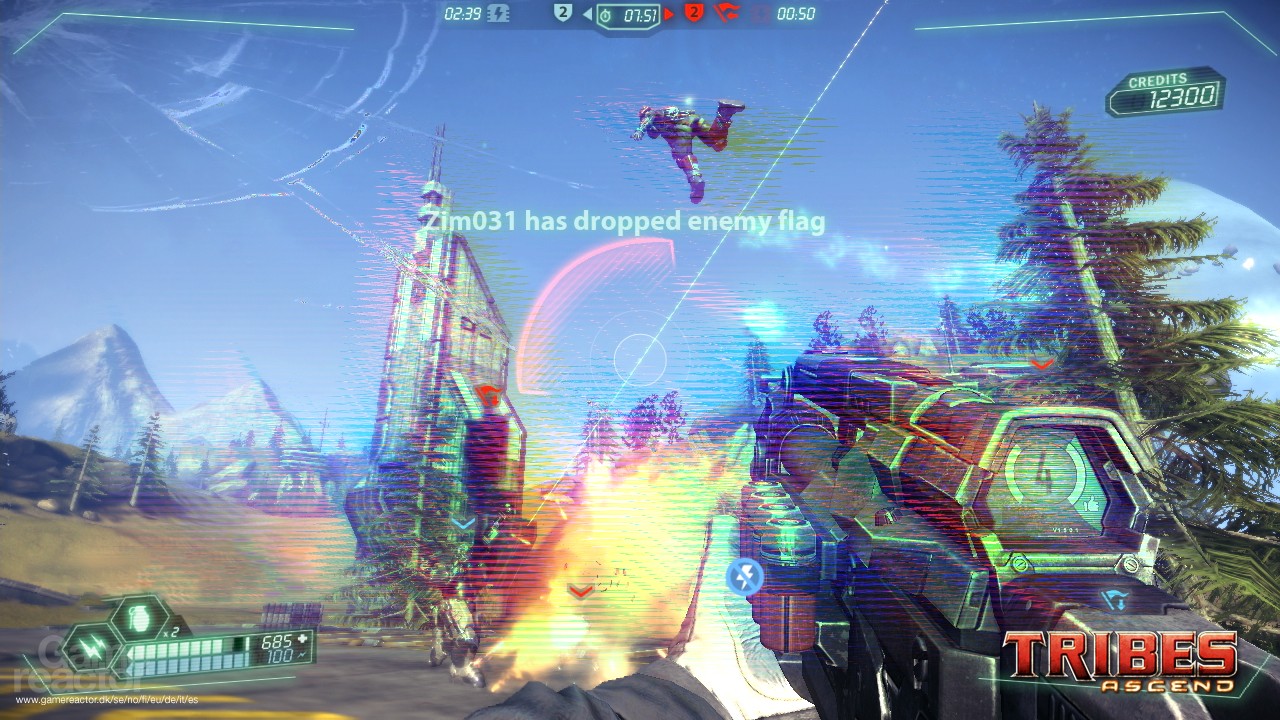Click the blue chevron marker on weapon scope
Viewport: 1280px width, 720px height.
point(1115,601)
